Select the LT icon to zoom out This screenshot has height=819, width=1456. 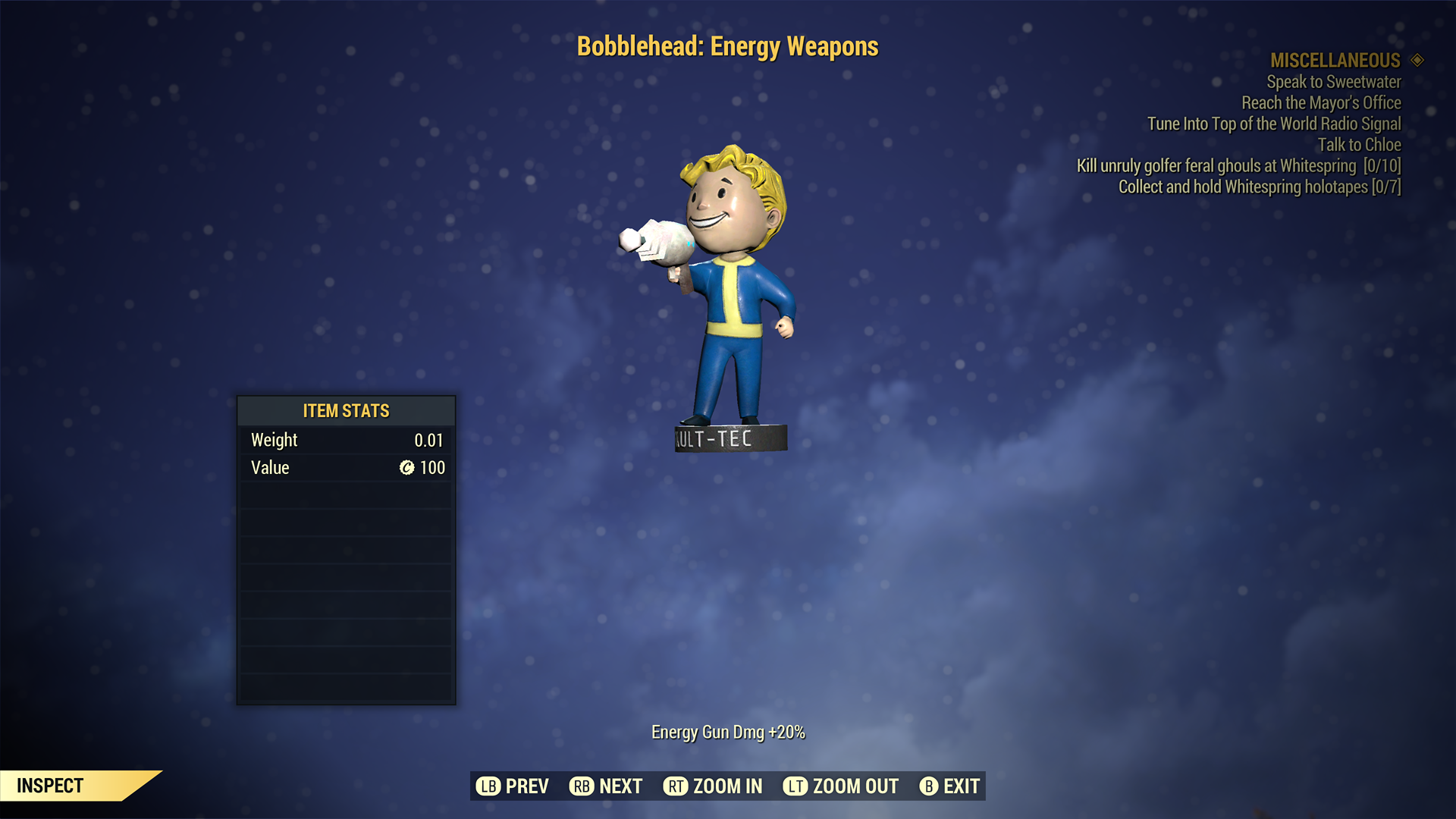795,786
